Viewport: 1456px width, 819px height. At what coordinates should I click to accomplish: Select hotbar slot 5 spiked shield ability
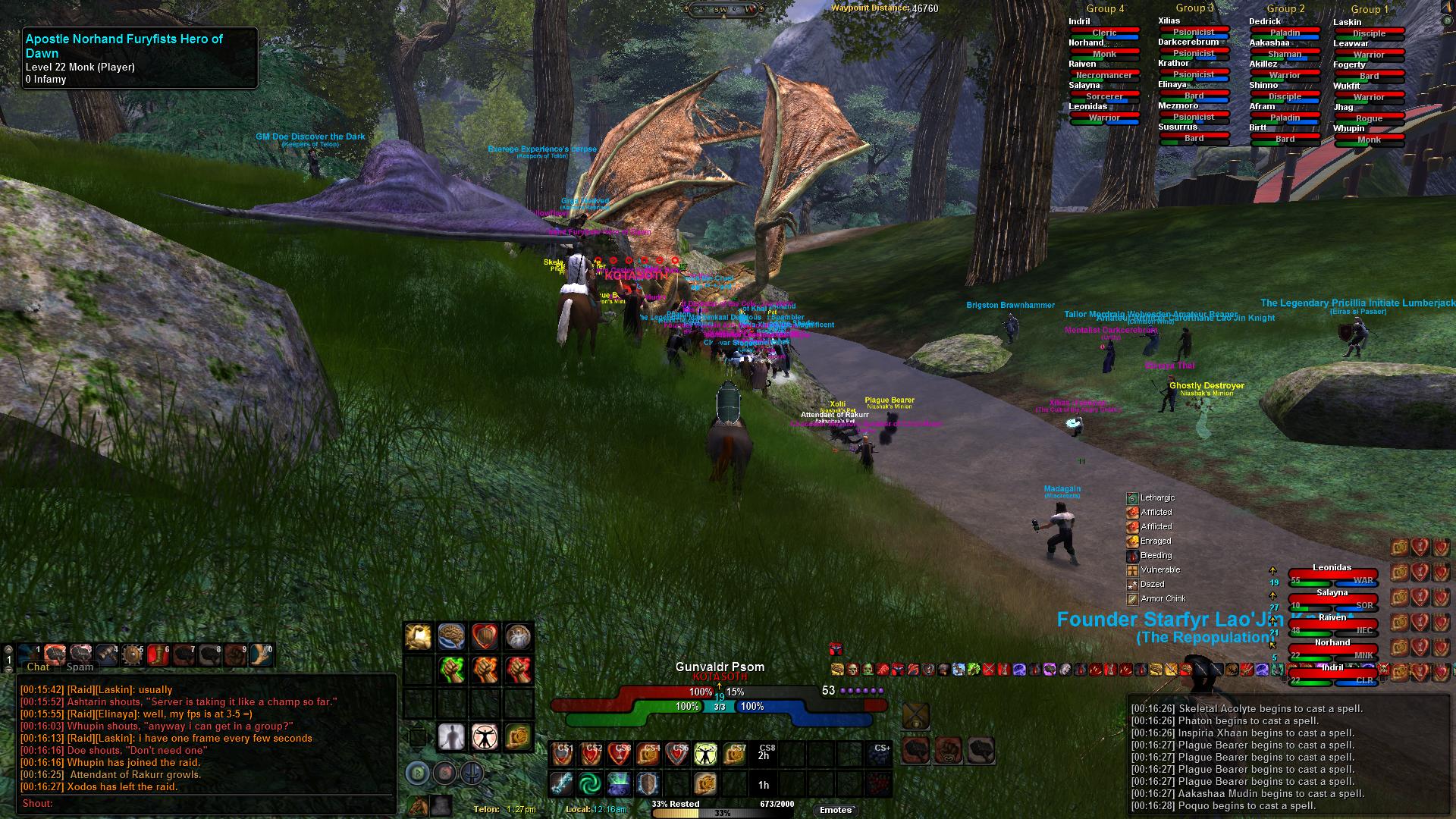133,654
